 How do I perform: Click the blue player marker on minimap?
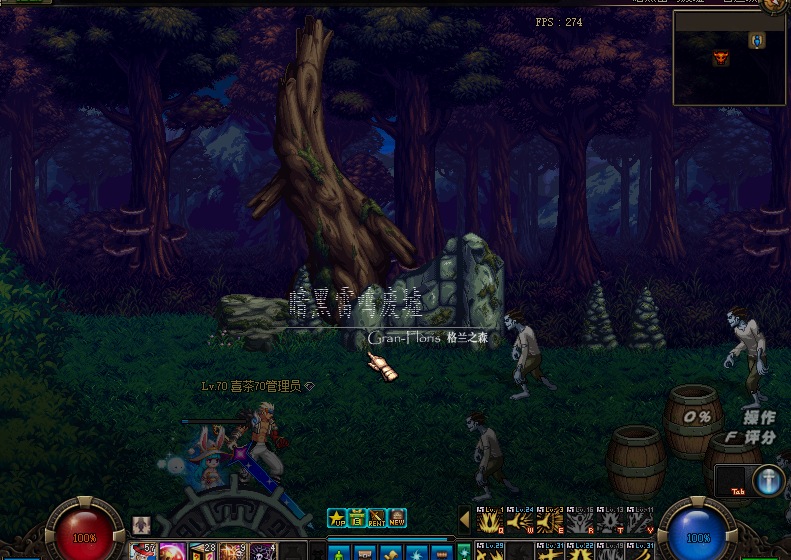tap(757, 40)
